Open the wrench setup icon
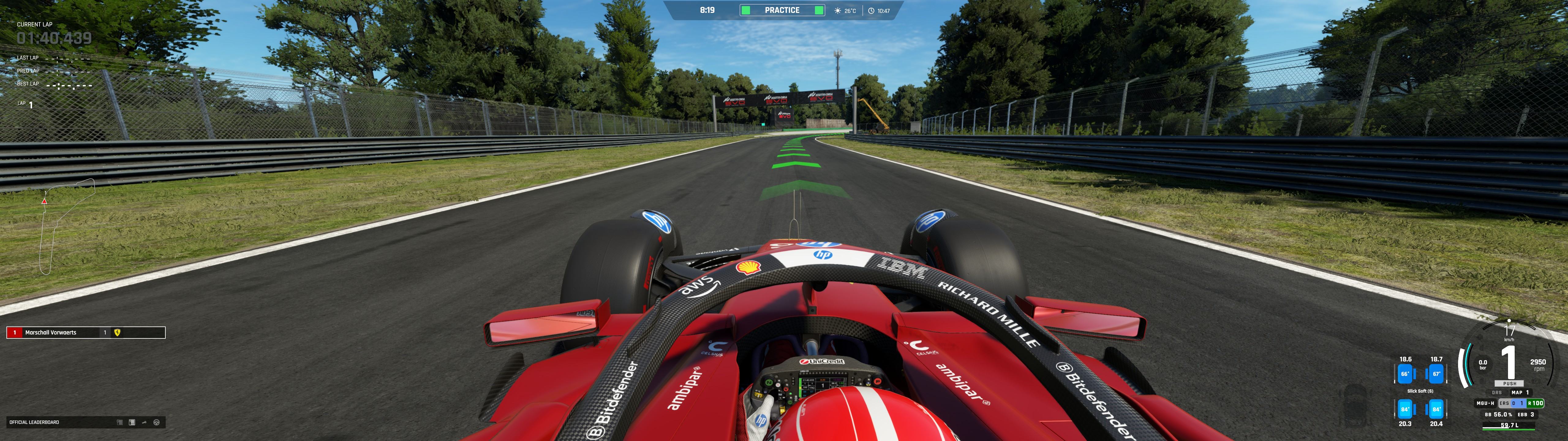The width and height of the screenshot is (1568, 441). point(144,422)
